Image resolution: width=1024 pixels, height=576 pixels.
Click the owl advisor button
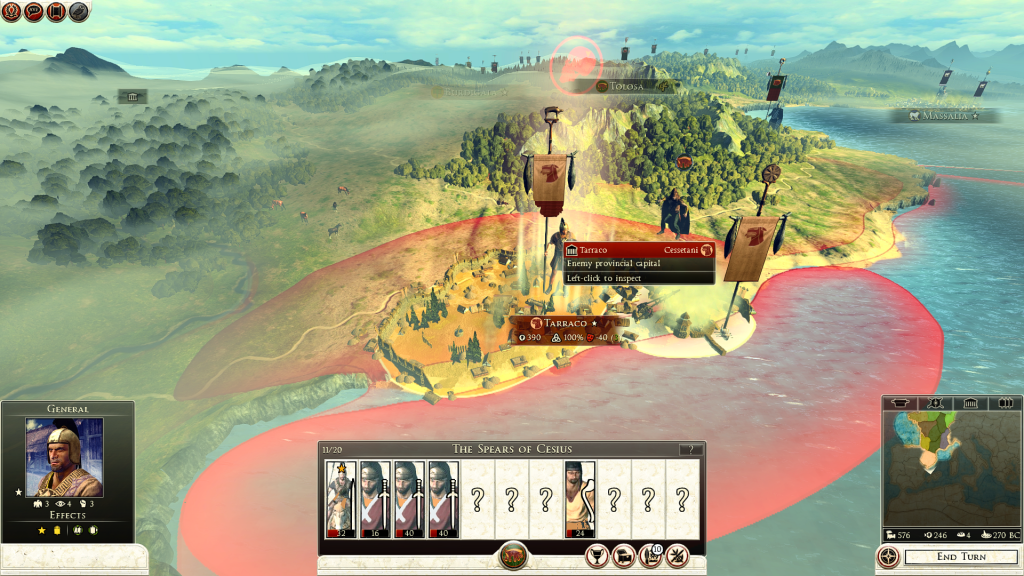(x=79, y=12)
